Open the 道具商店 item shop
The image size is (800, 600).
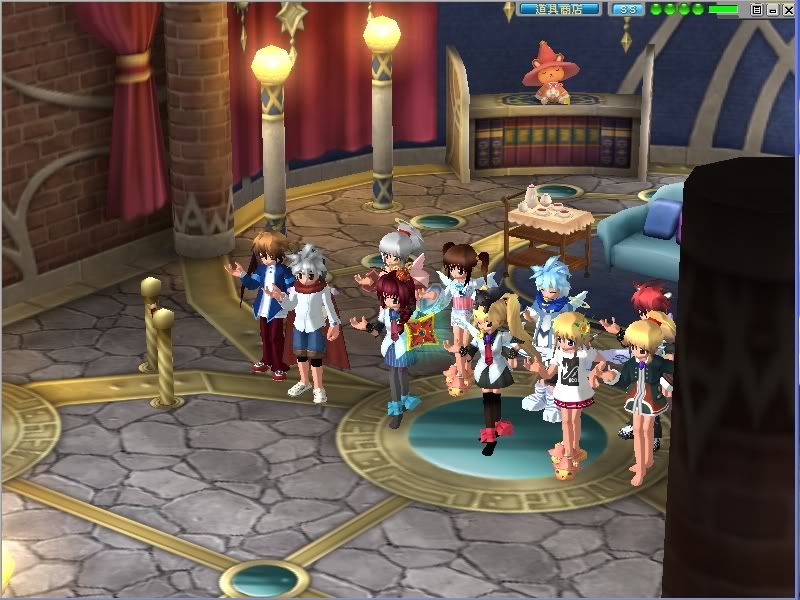pyautogui.click(x=559, y=9)
